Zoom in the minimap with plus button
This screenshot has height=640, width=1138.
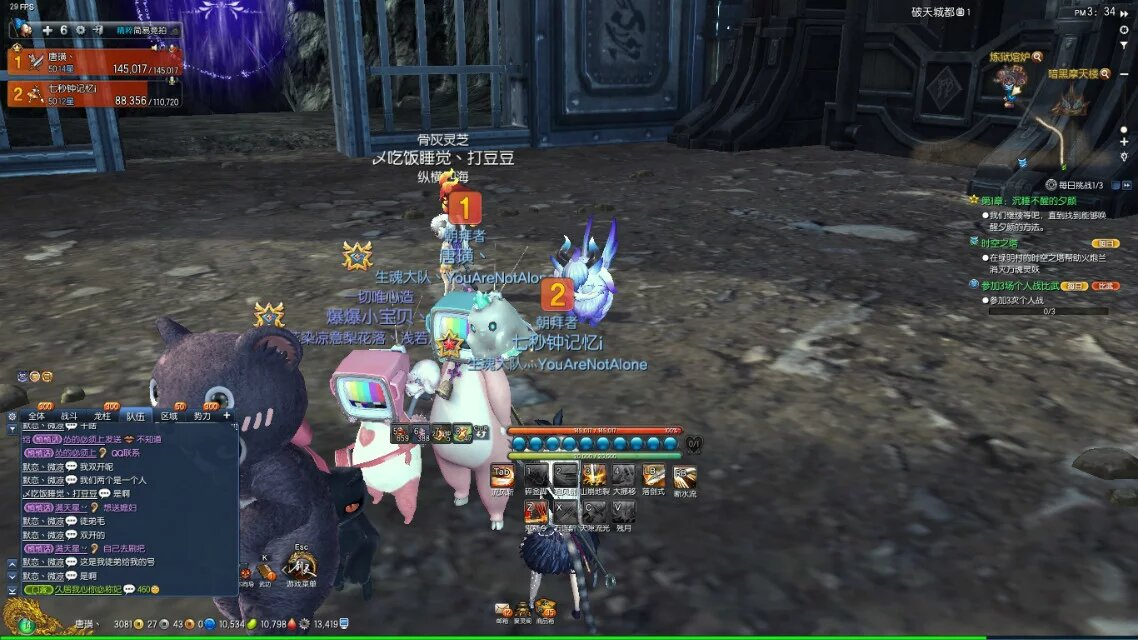[x=1124, y=143]
